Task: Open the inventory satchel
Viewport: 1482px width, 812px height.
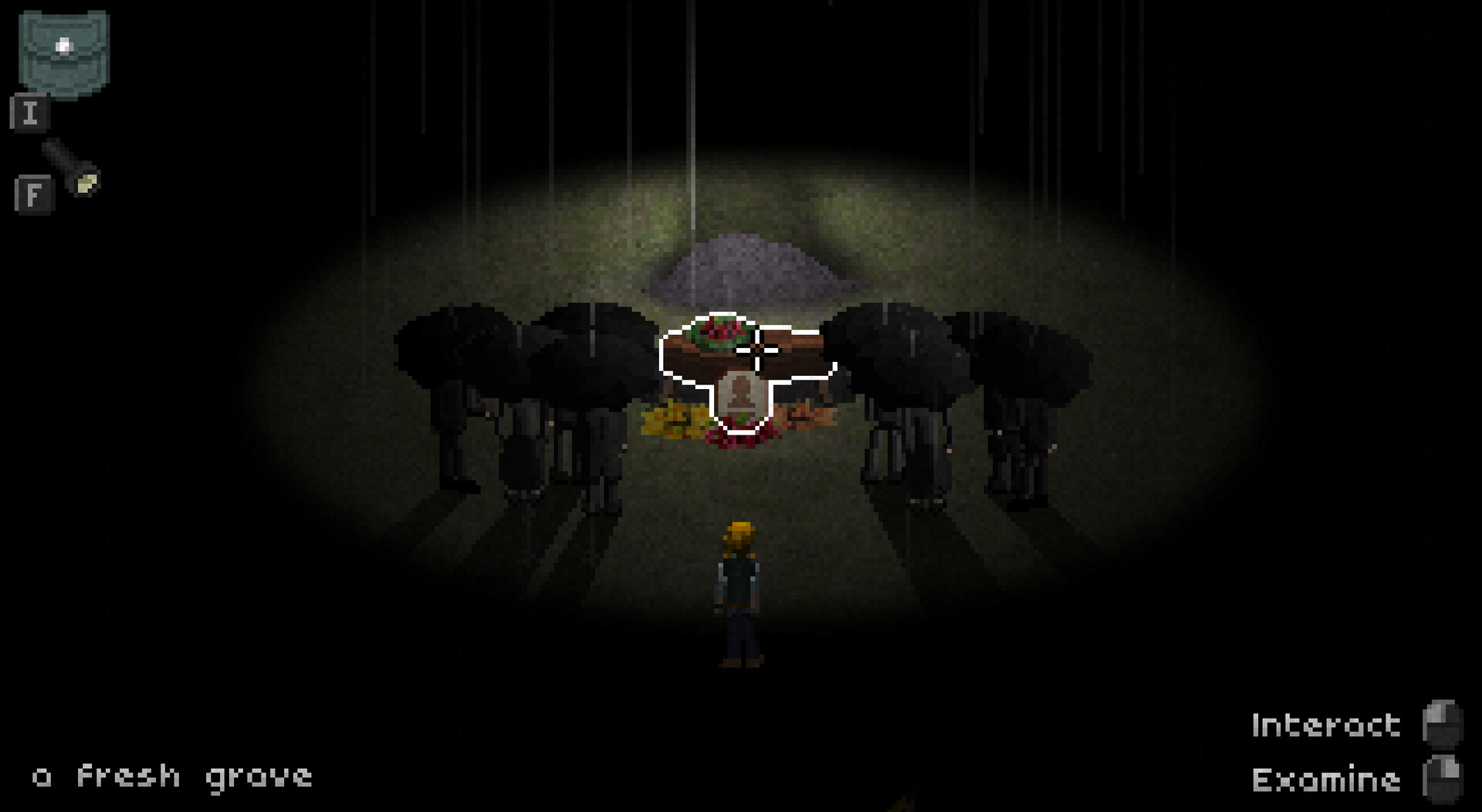Action: pyautogui.click(x=66, y=50)
